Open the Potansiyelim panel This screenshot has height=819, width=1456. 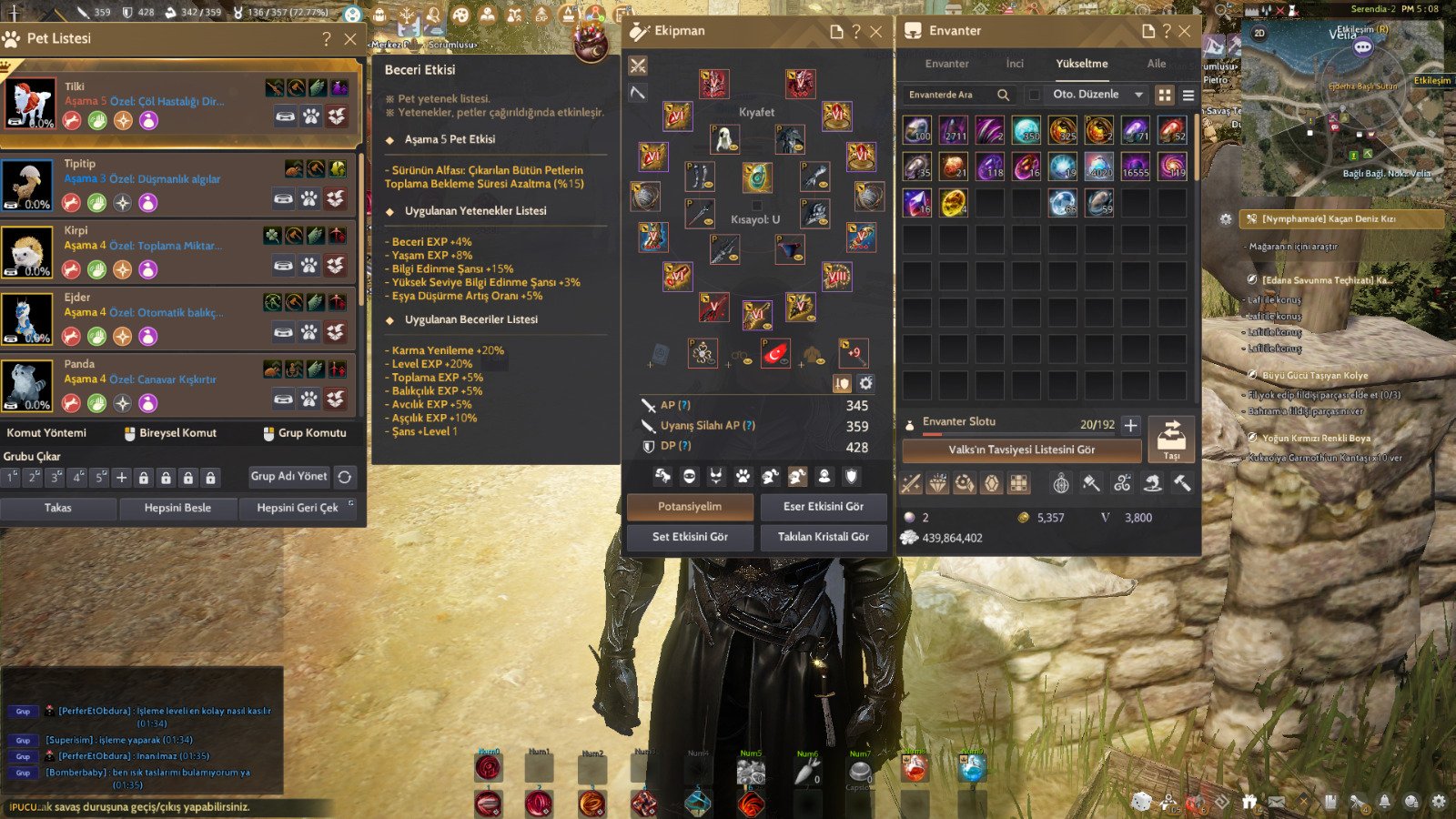690,507
